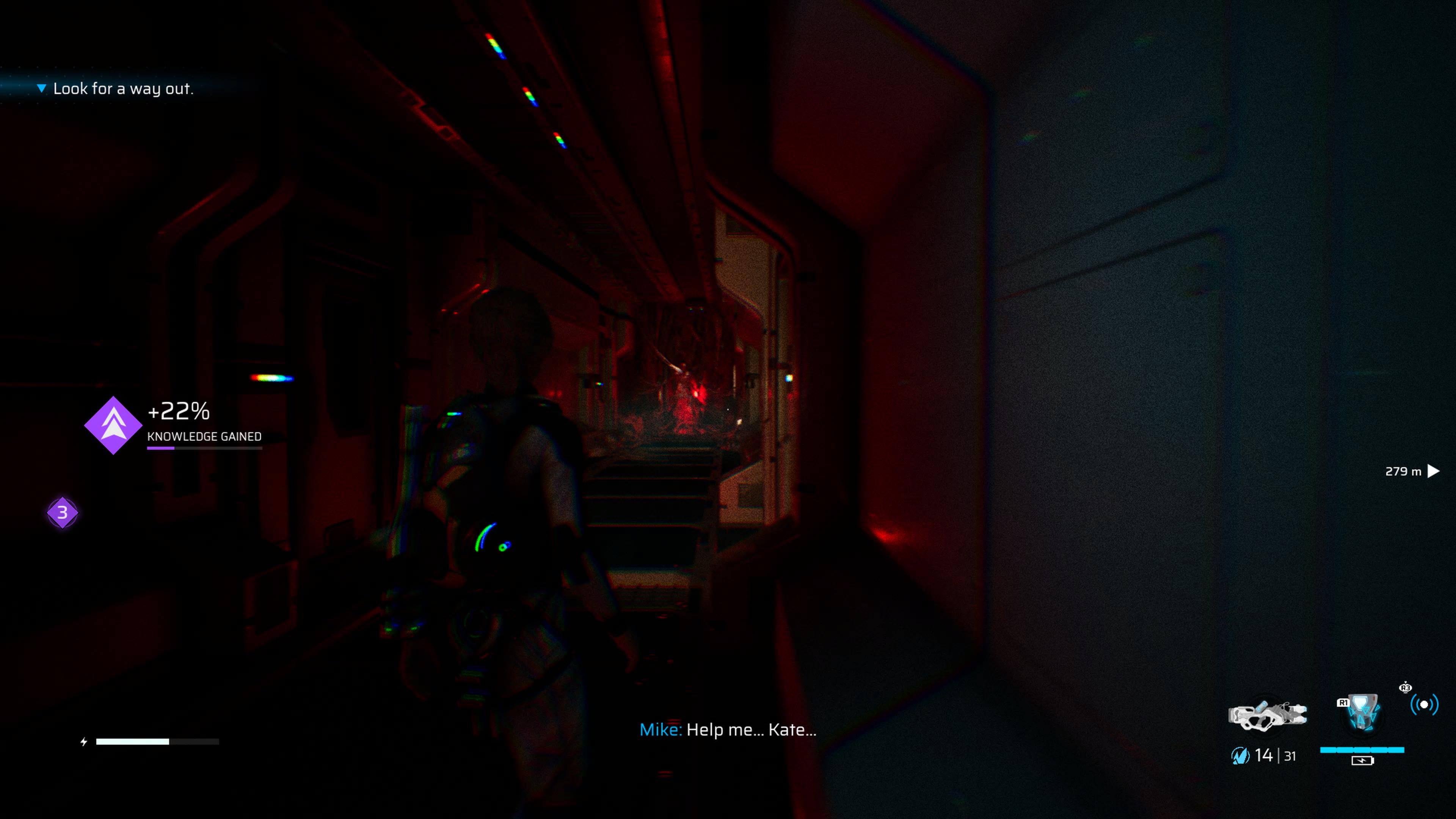Image resolution: width=1456 pixels, height=819 pixels.
Task: Activate the glowing blue gadget ability icon
Action: 1362,714
